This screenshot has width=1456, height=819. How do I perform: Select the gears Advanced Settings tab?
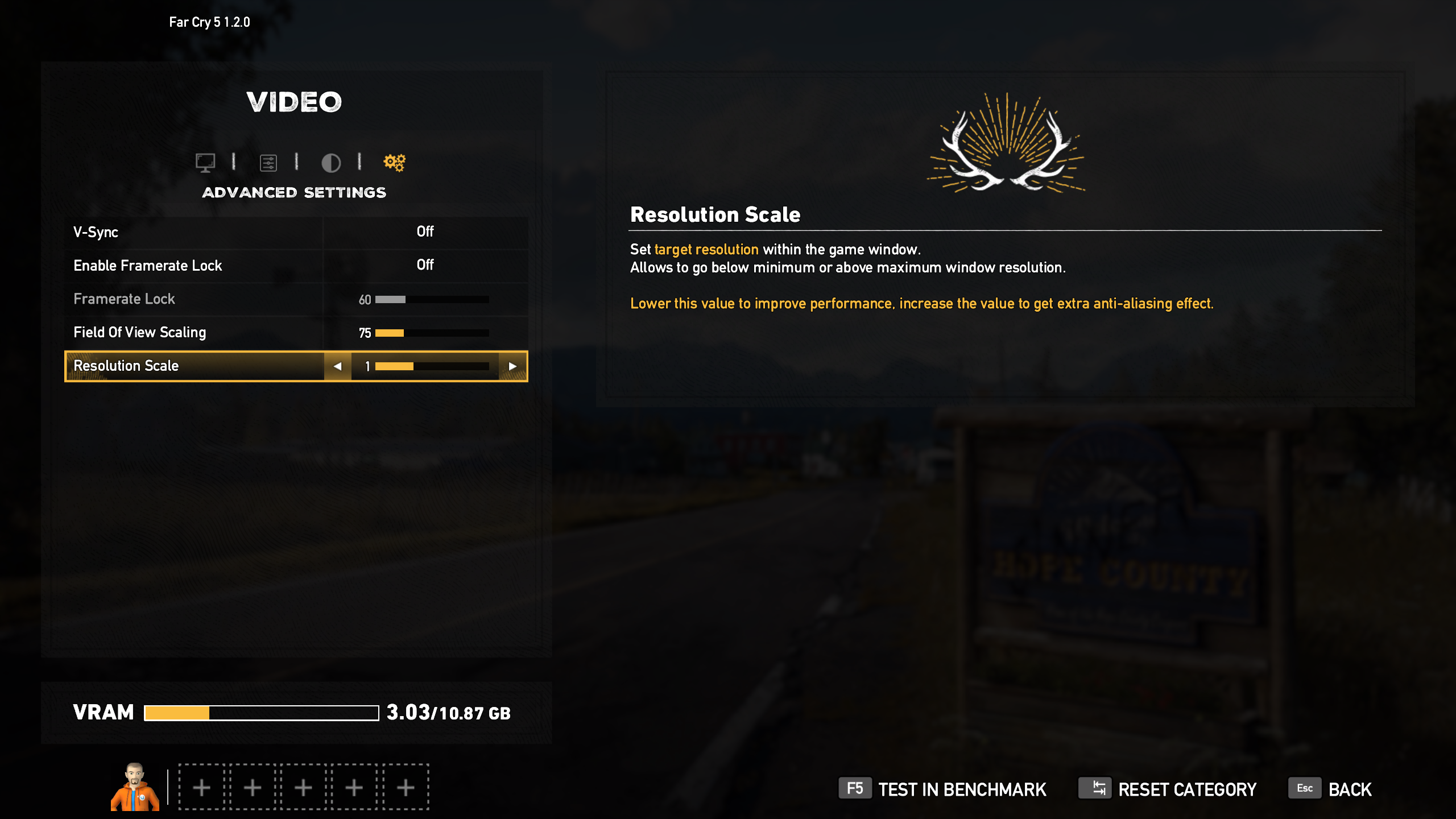(394, 163)
